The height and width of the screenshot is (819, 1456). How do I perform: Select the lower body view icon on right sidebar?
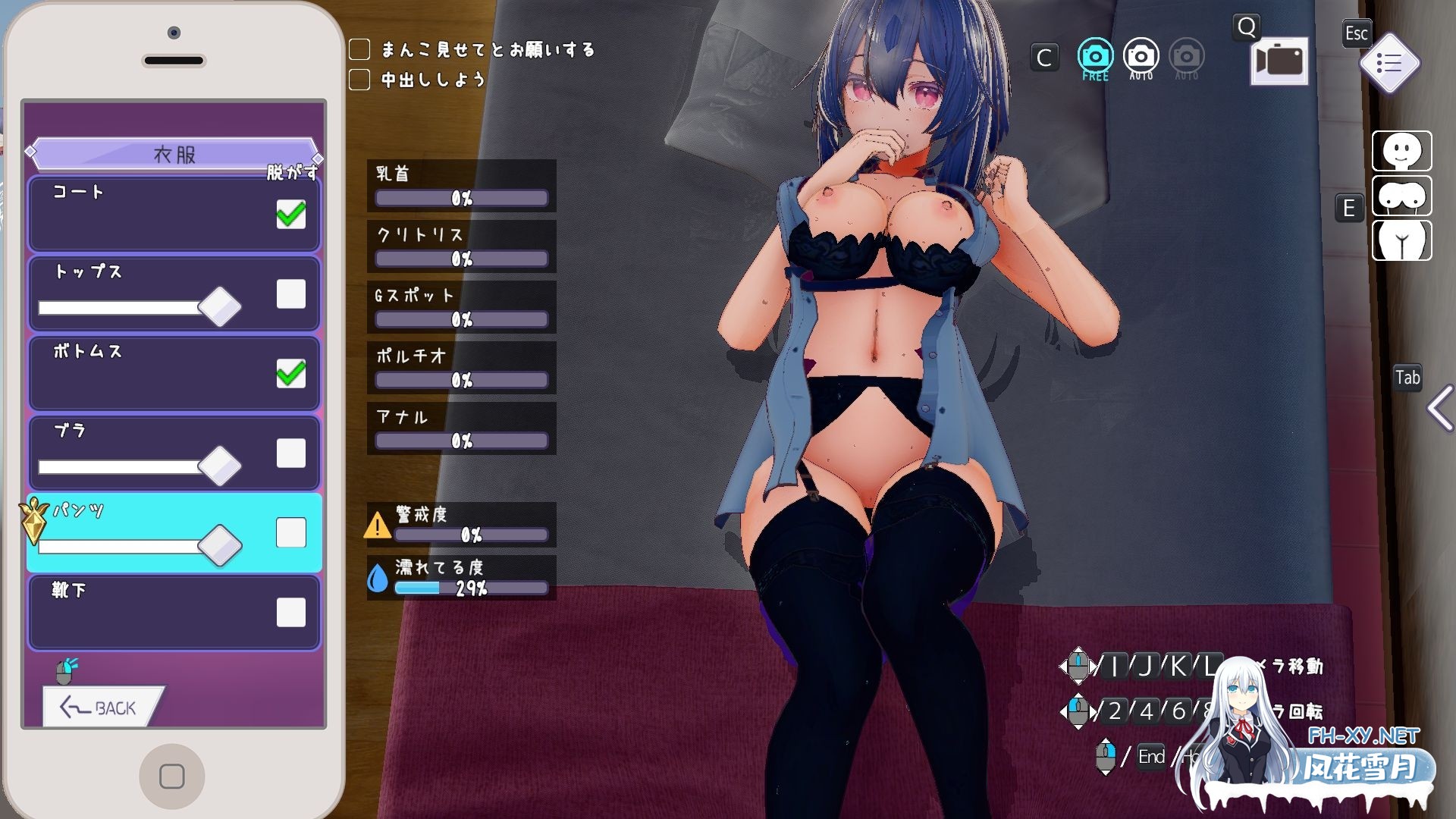[1401, 241]
